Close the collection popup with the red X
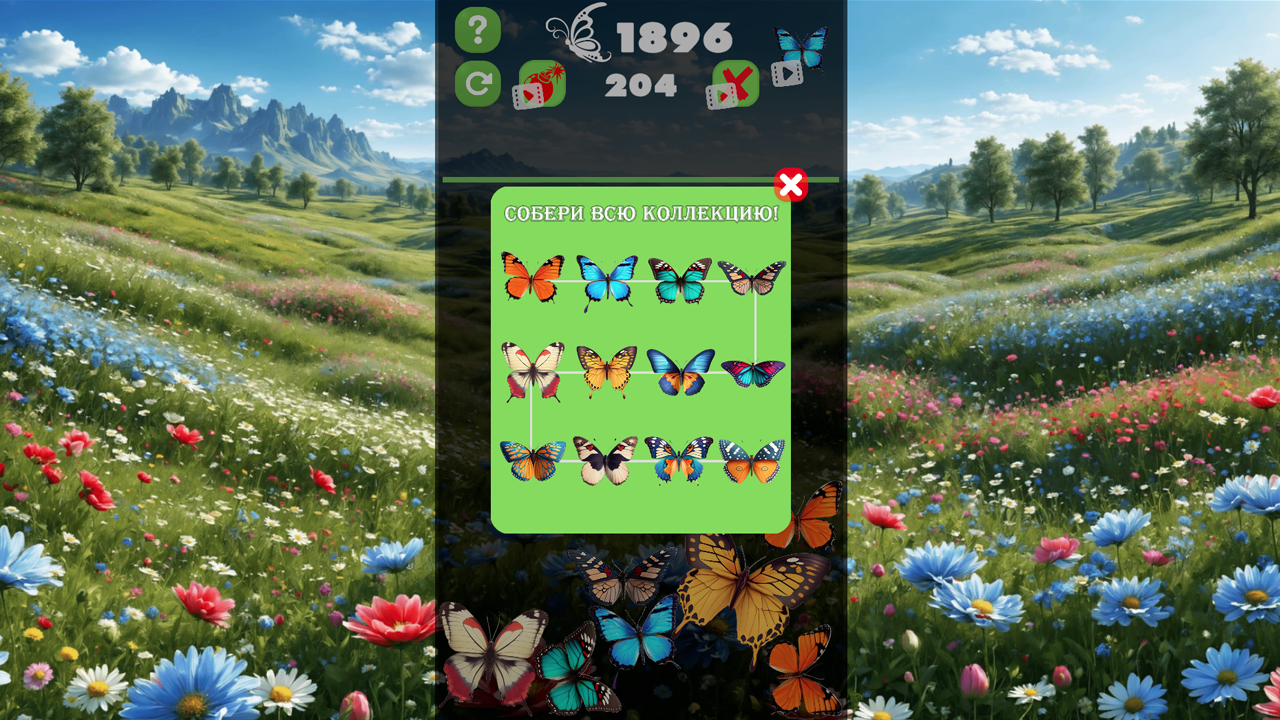1280x720 pixels. pyautogui.click(x=791, y=185)
